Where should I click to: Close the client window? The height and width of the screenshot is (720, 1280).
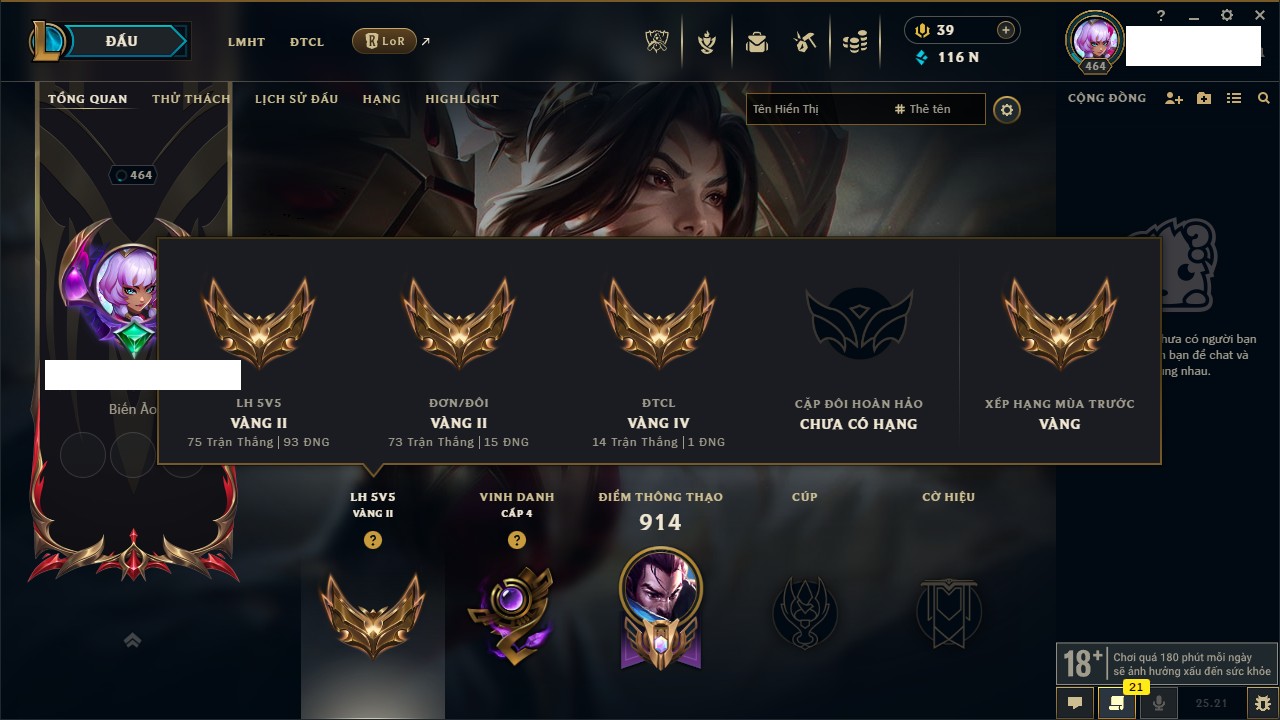click(1260, 15)
